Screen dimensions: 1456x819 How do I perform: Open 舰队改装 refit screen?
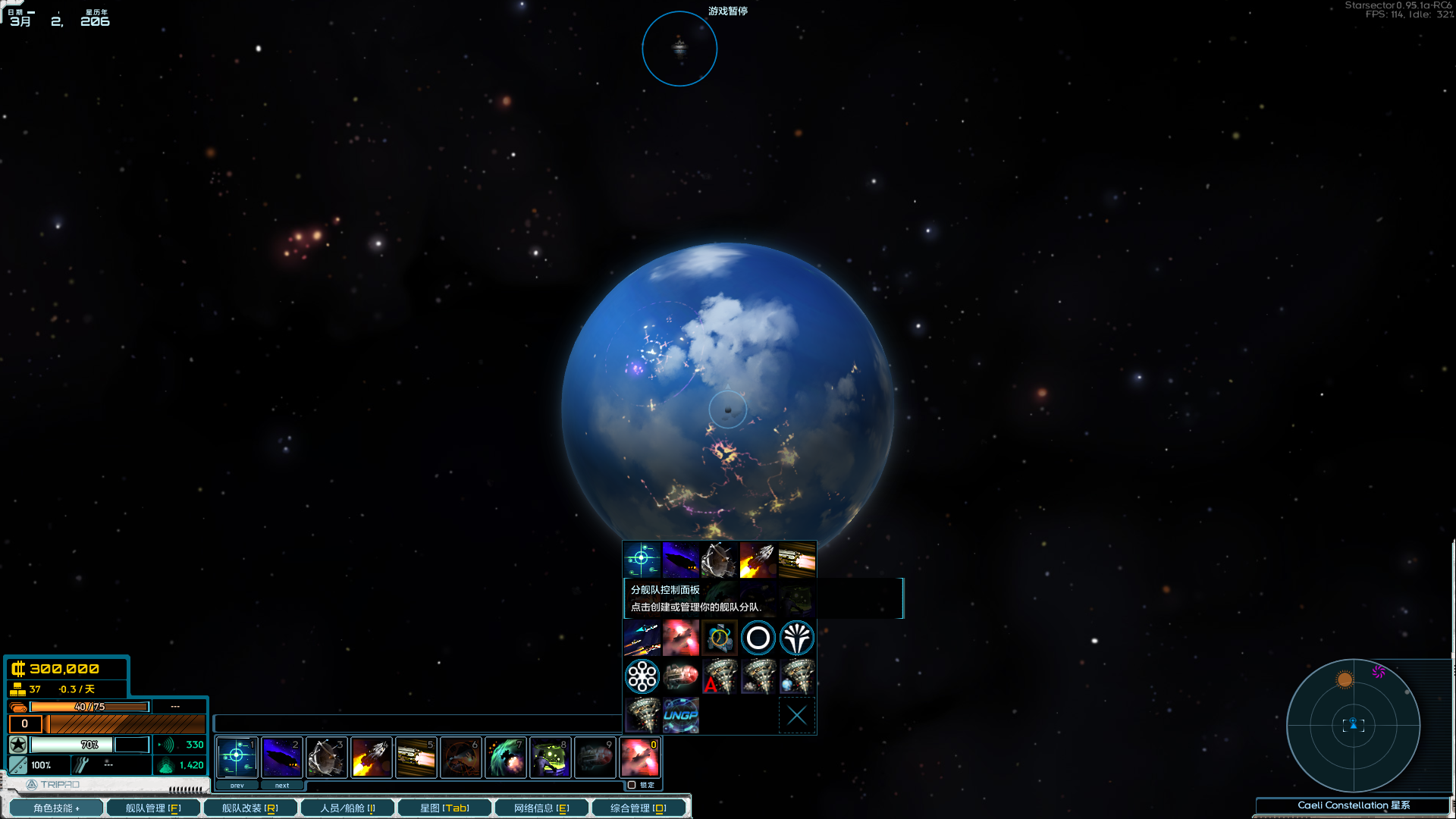tap(250, 808)
